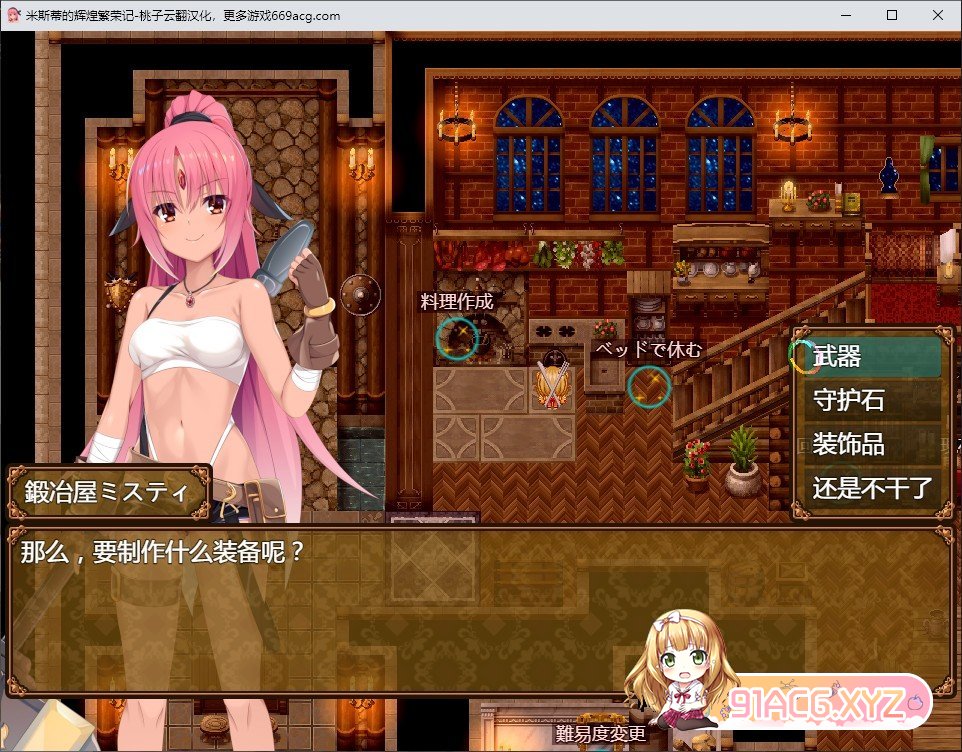Choose 还是不干了 to cancel crafting
Image resolution: width=962 pixels, height=752 pixels.
[871, 488]
